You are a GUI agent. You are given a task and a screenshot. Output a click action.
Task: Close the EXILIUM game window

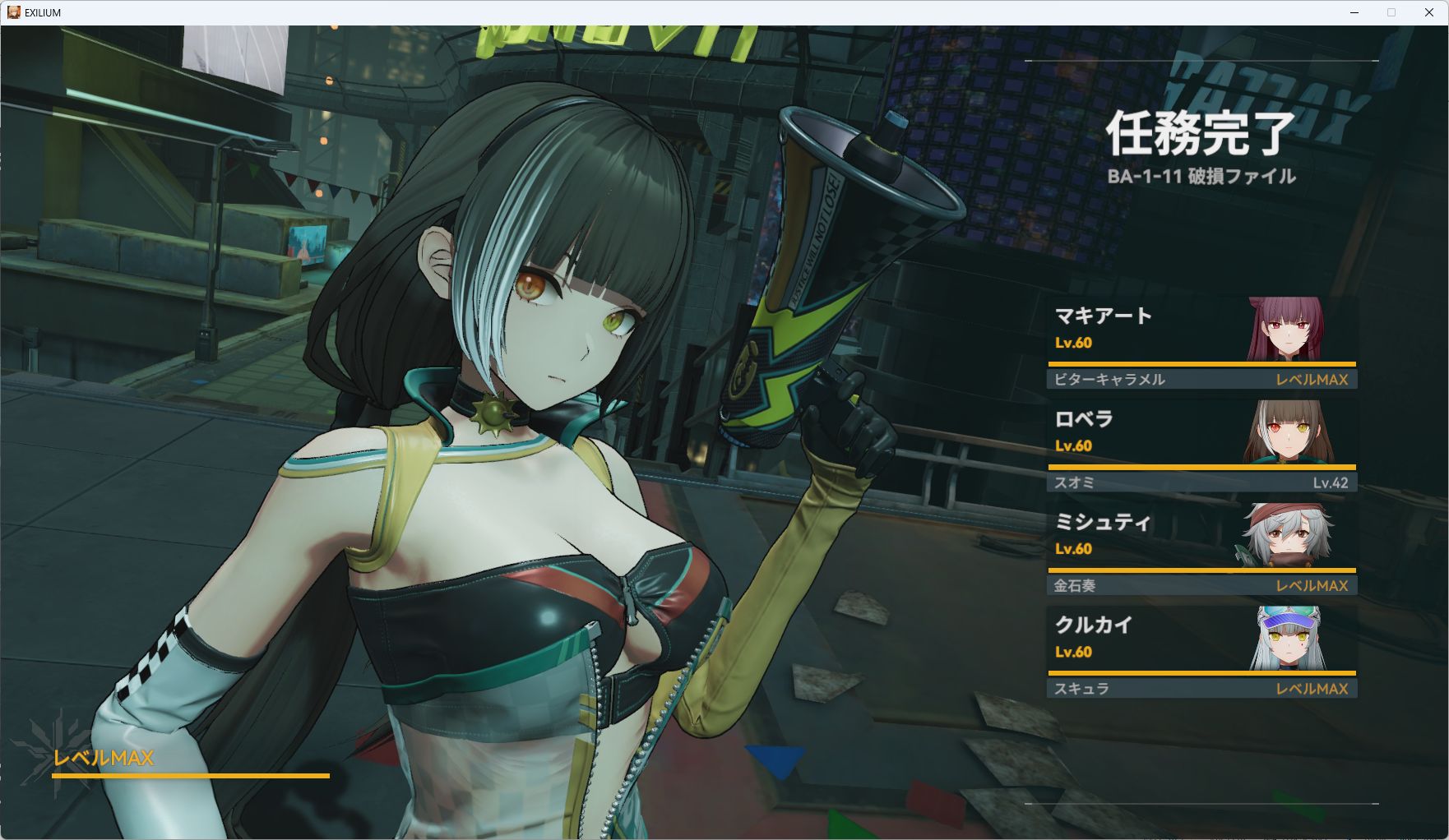(x=1428, y=12)
